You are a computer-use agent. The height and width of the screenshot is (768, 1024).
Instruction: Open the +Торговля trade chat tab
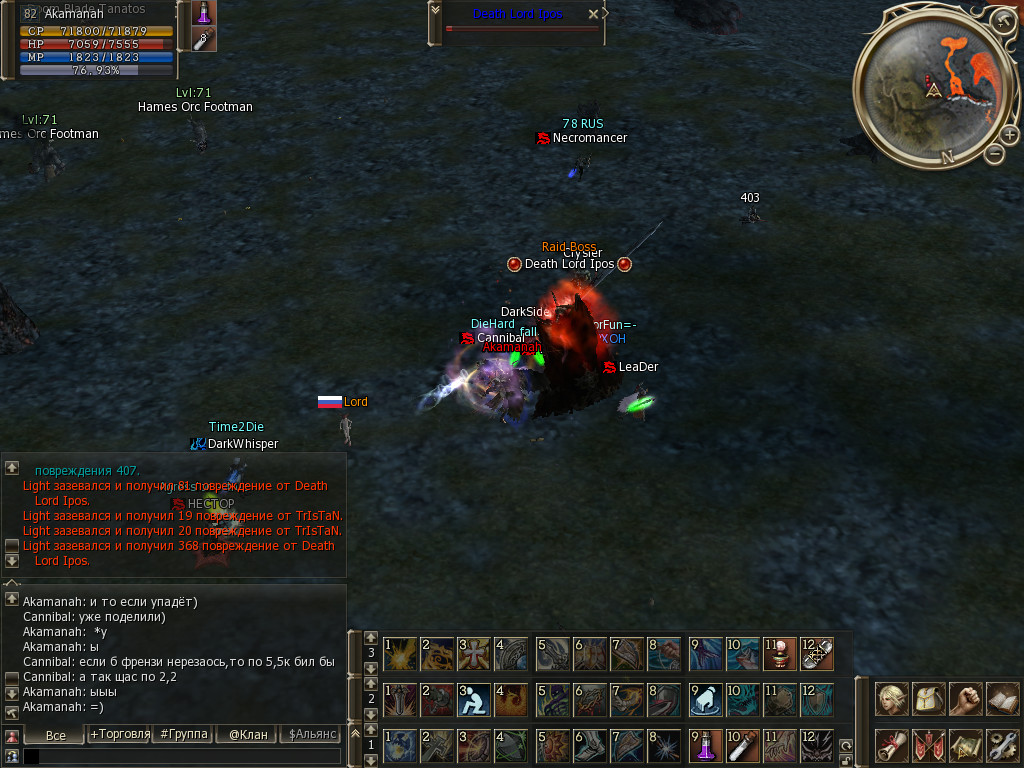[119, 735]
